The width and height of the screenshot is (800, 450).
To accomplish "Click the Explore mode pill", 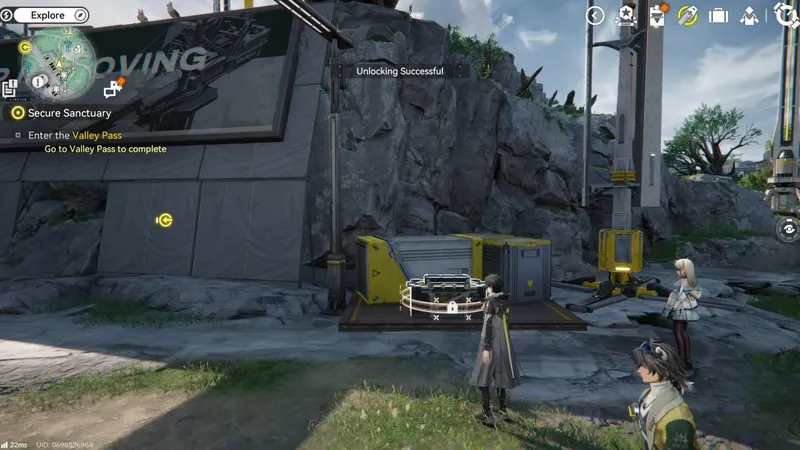I will click(47, 15).
